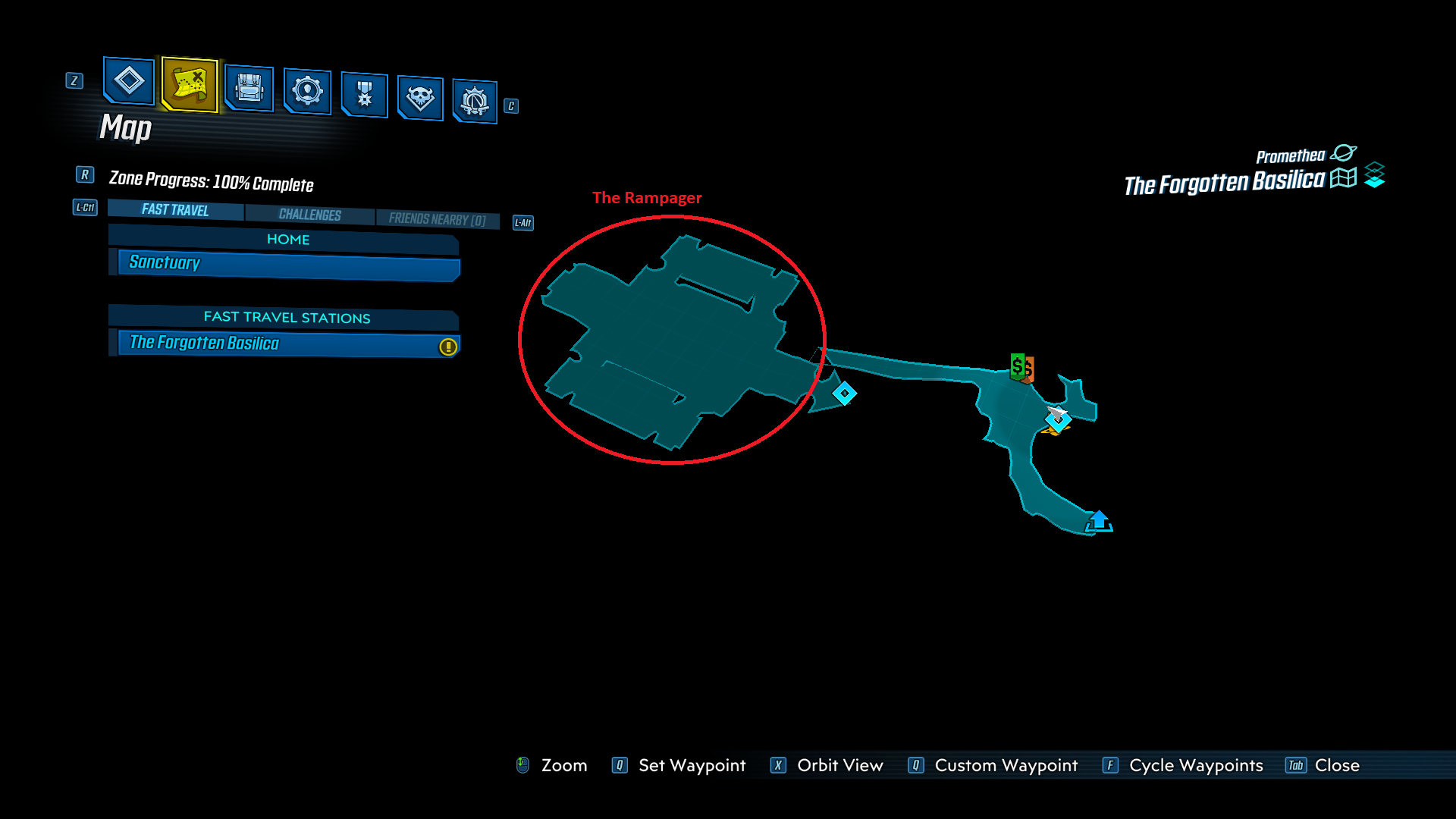Select the Character diamond menu icon
This screenshot has height=819, width=1456.
pyautogui.click(x=127, y=82)
